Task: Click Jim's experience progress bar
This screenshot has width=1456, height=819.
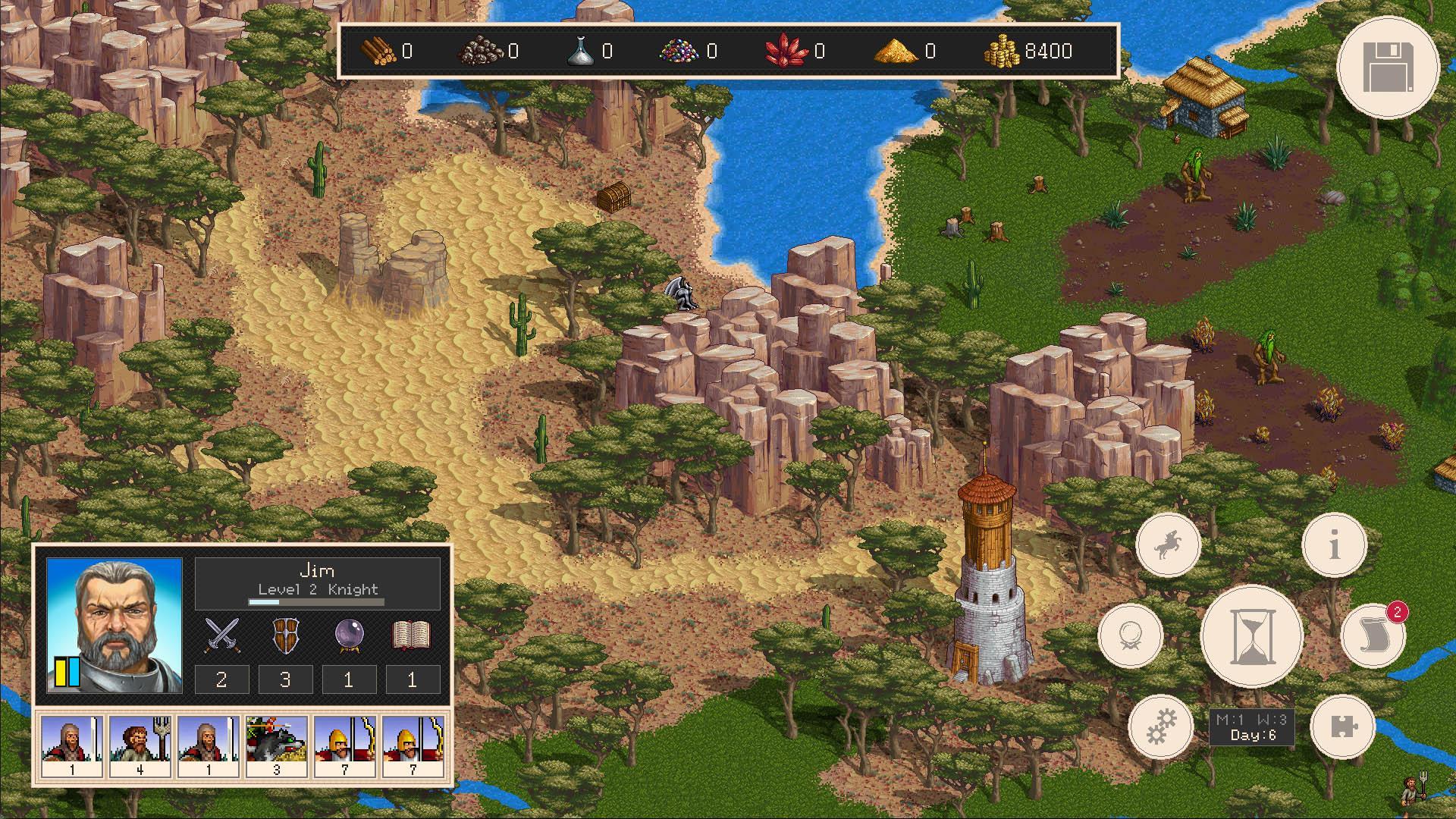Action: pyautogui.click(x=317, y=601)
